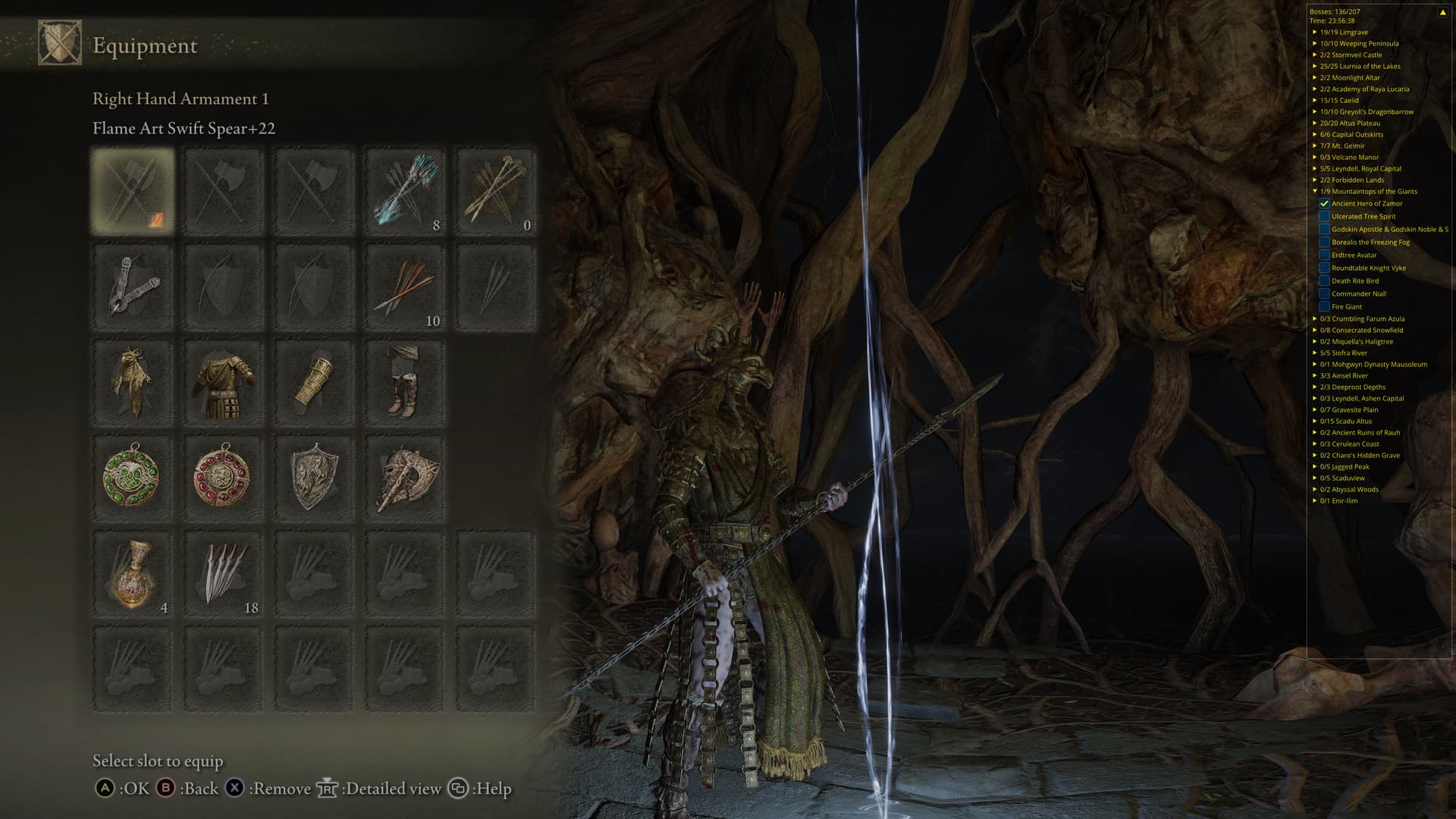Choose the flask quick item slot

[133, 574]
